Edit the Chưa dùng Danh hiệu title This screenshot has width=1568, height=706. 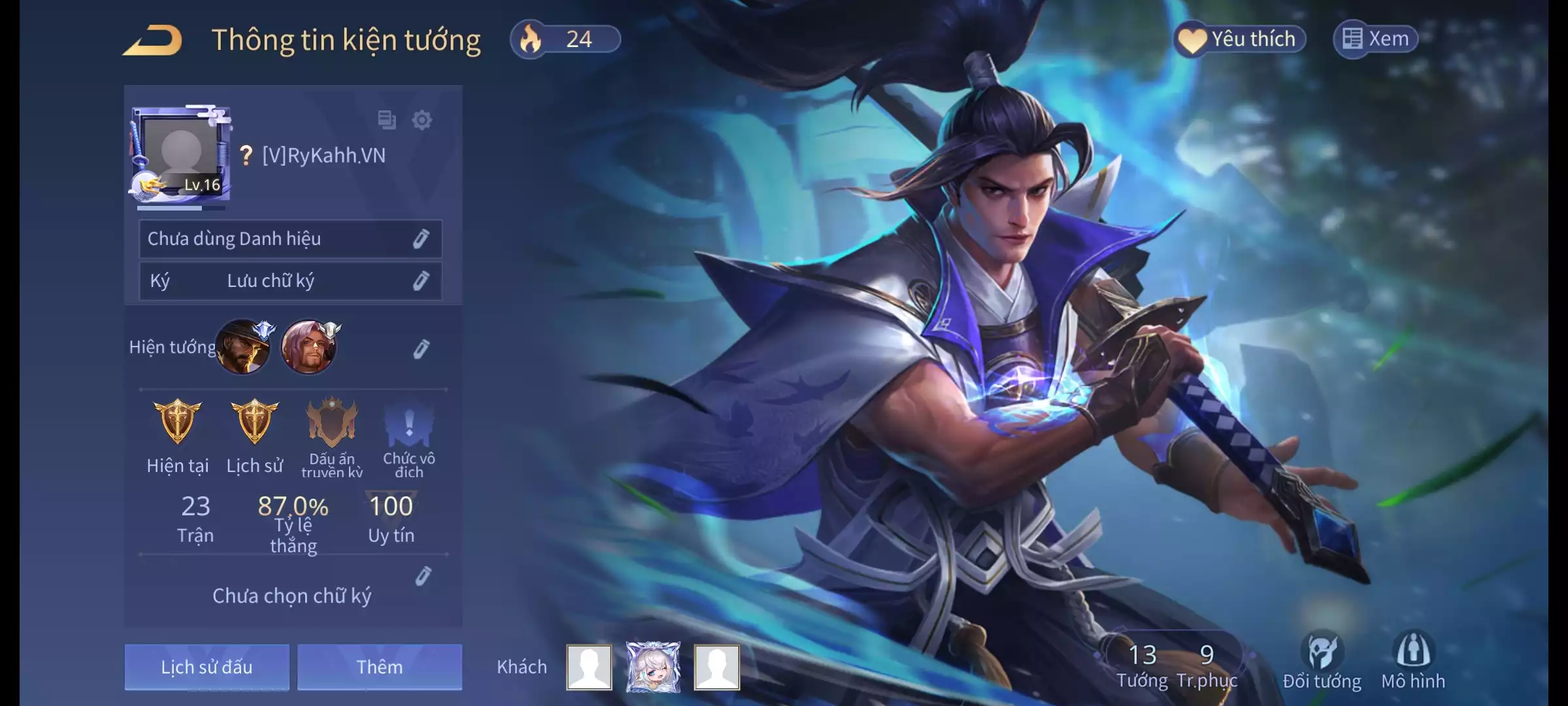point(421,239)
